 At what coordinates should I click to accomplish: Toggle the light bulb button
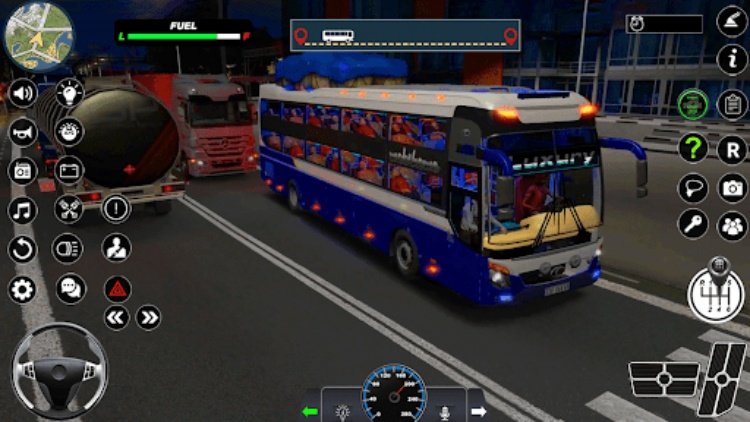(x=69, y=93)
